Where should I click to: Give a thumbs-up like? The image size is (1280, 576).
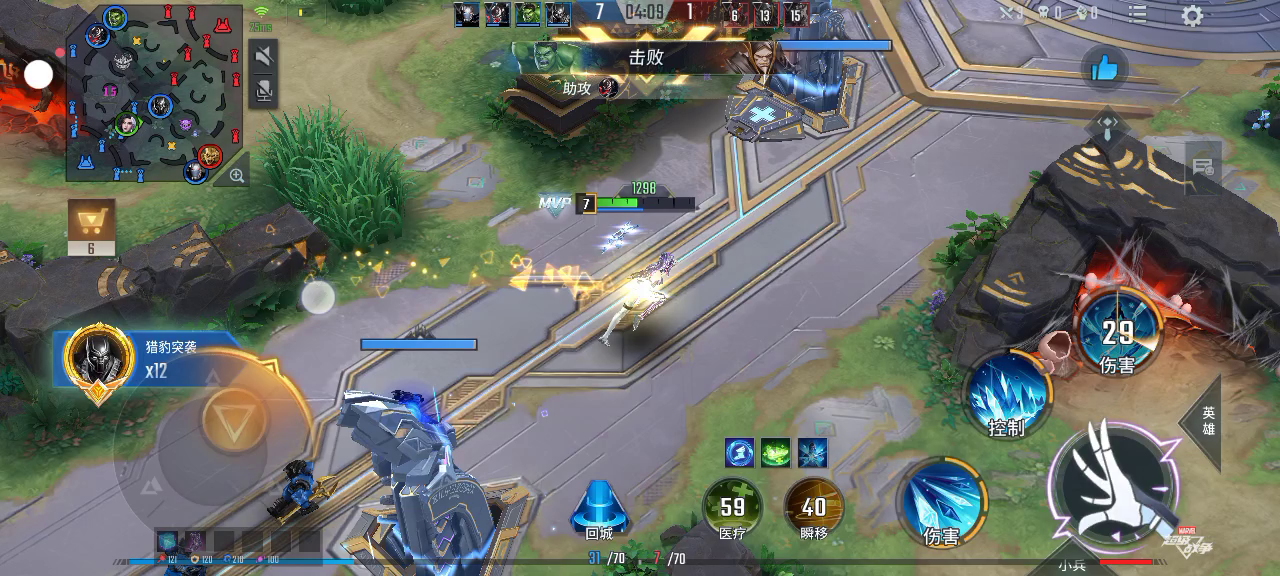[1104, 67]
